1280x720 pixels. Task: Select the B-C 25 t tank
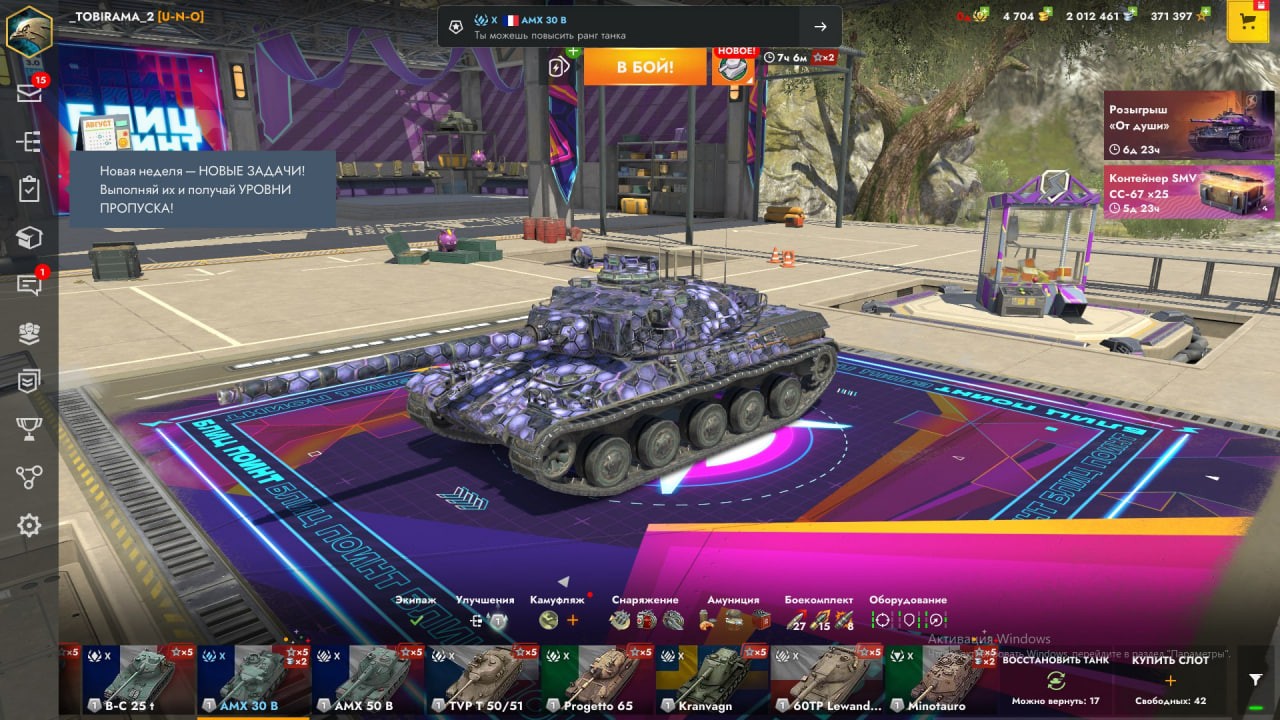point(139,678)
